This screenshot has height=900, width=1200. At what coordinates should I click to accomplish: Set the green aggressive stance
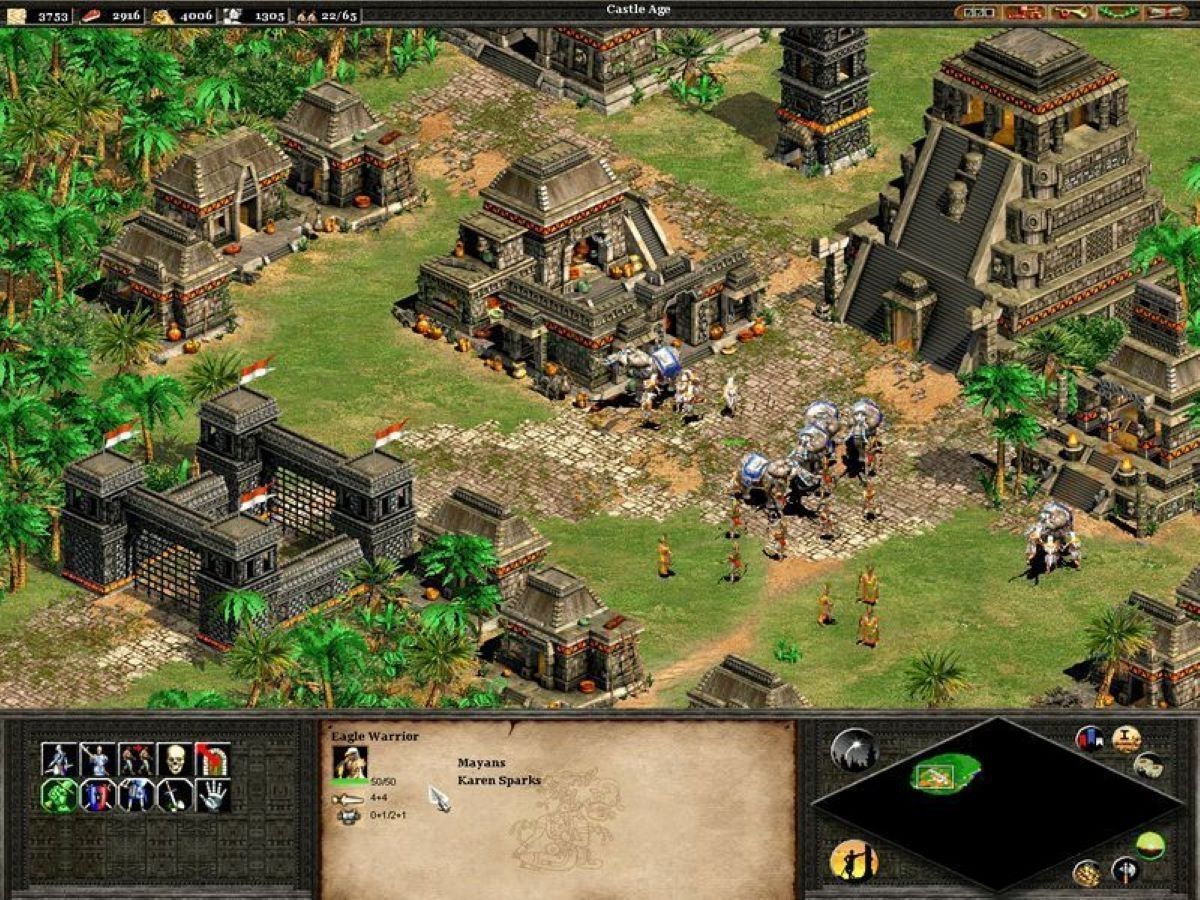[59, 796]
